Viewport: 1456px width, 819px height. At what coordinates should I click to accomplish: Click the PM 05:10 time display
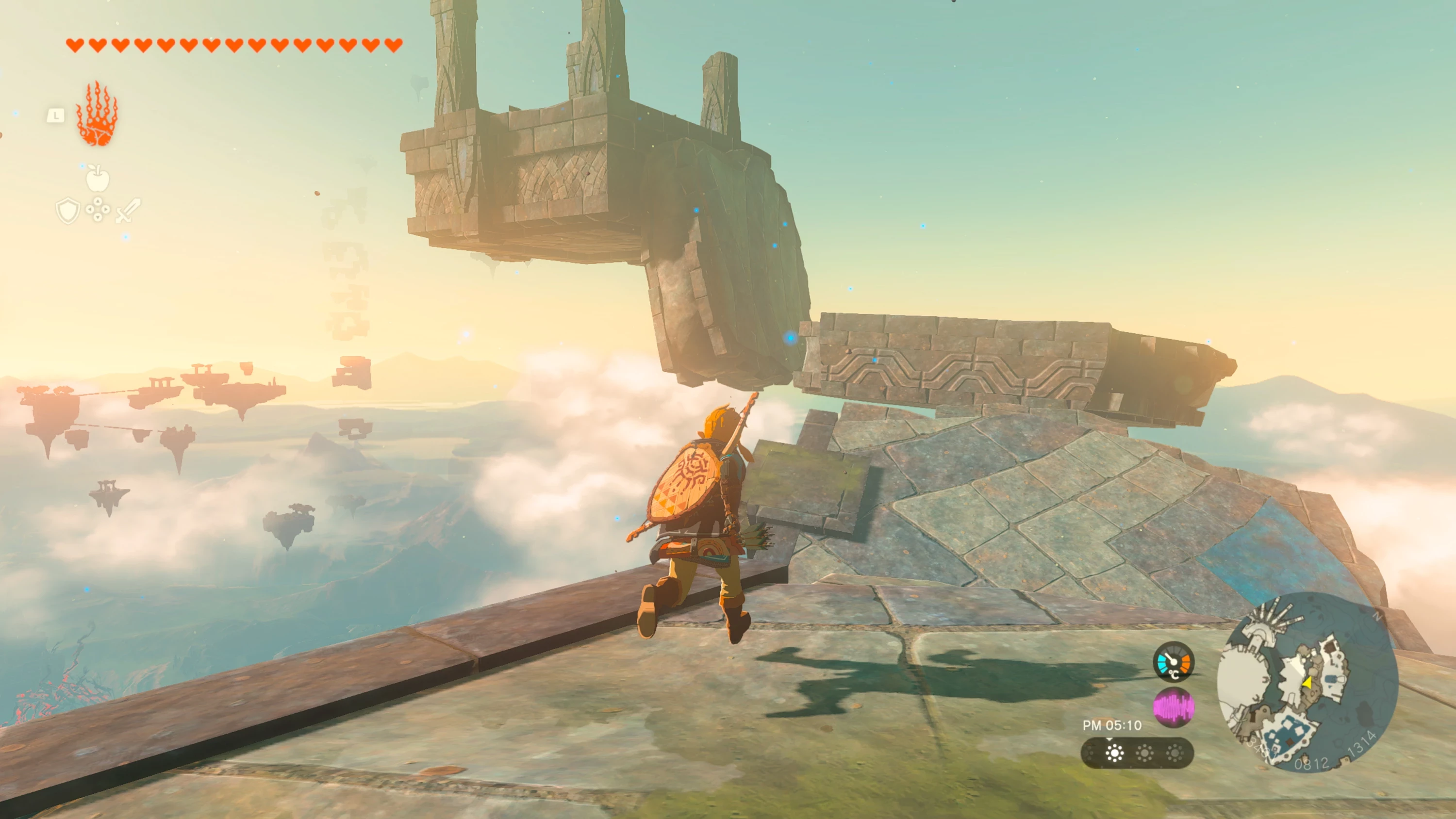pos(1112,725)
